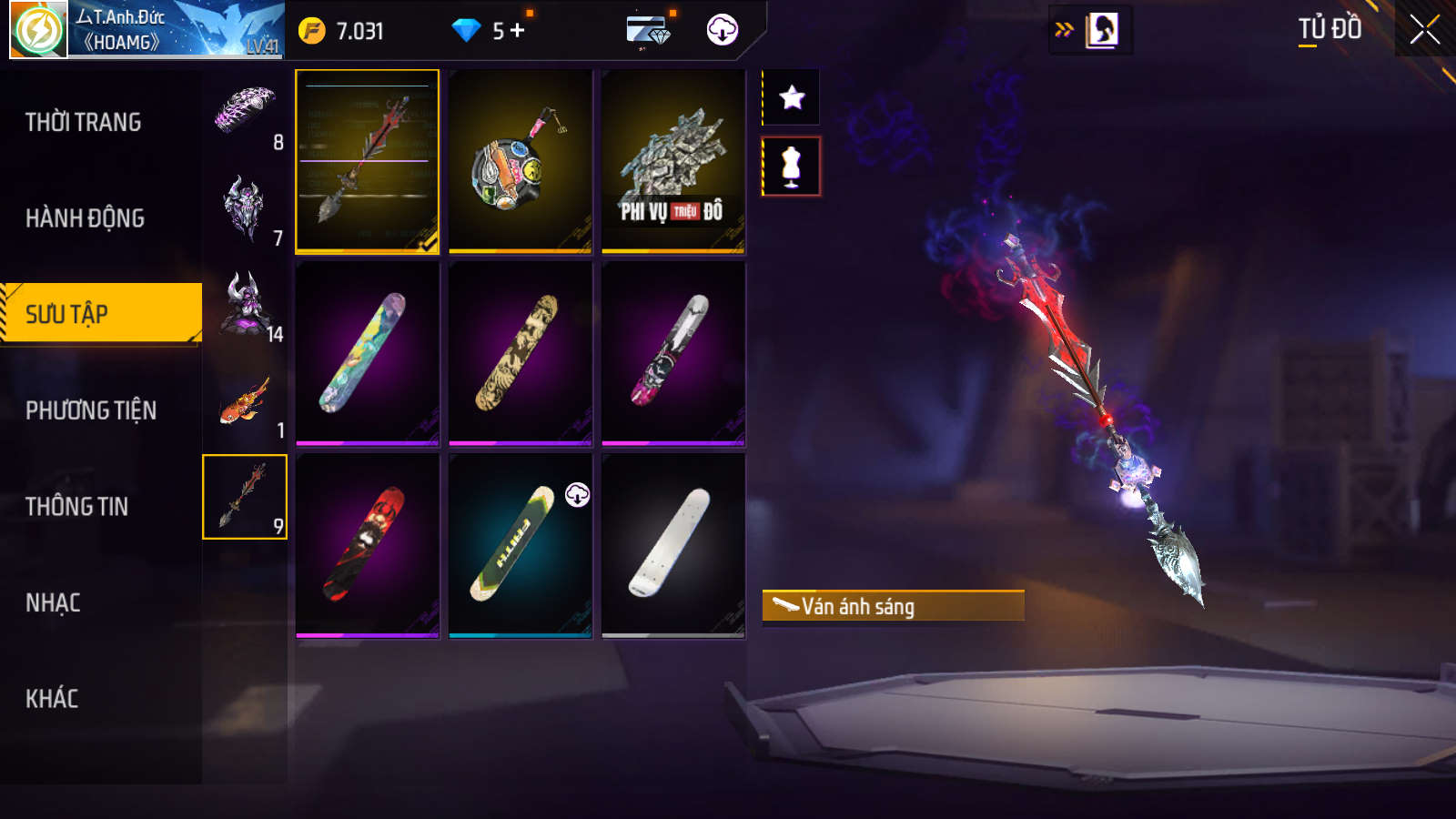Open the player profile banner
The height and width of the screenshot is (819, 1456).
[146, 30]
